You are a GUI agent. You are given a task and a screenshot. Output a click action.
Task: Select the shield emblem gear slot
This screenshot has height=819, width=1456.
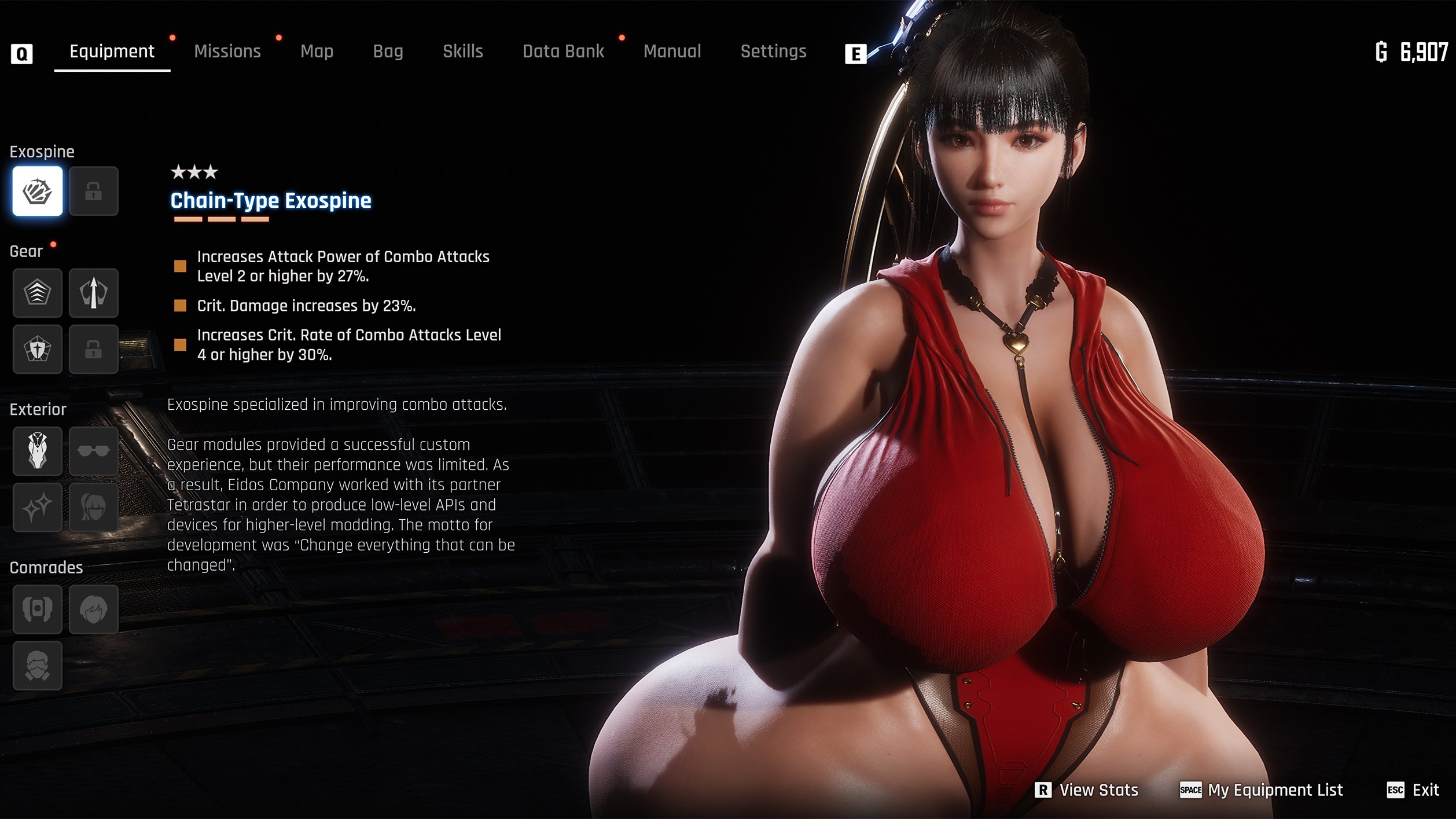click(x=38, y=349)
